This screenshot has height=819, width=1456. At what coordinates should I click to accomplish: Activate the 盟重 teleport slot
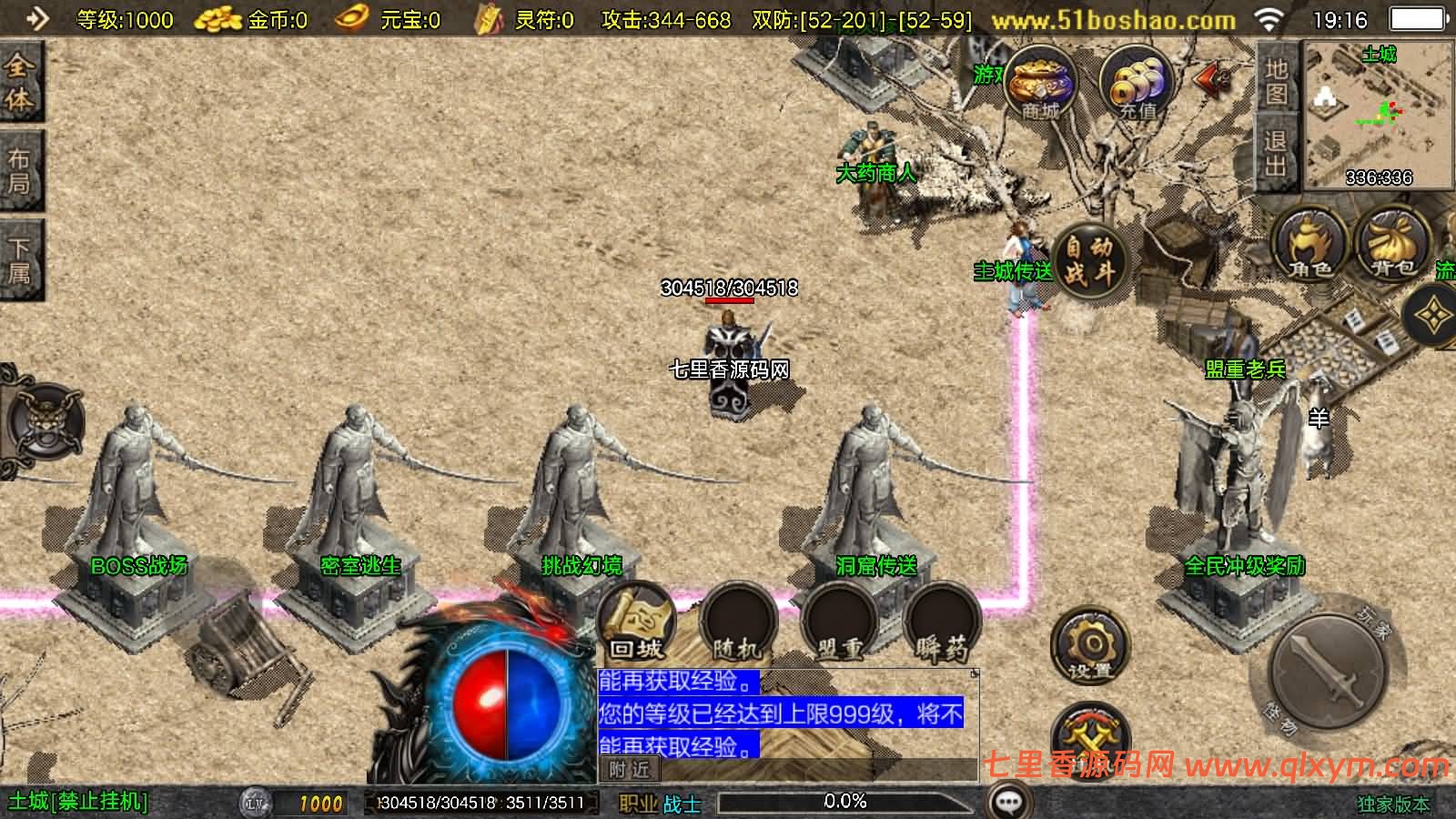838,625
